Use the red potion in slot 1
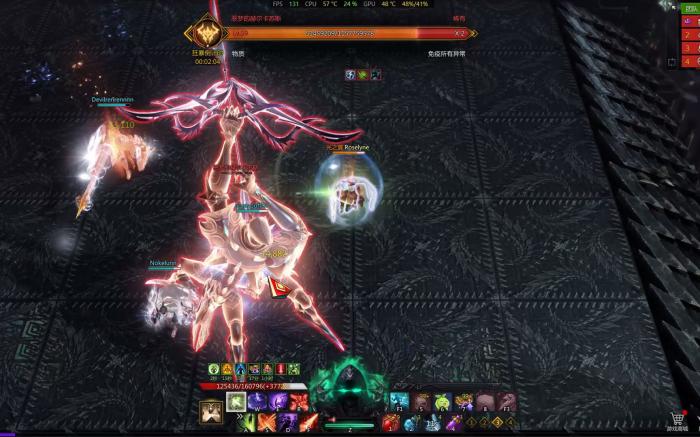Image resolution: width=700 pixels, height=437 pixels. 390,423
